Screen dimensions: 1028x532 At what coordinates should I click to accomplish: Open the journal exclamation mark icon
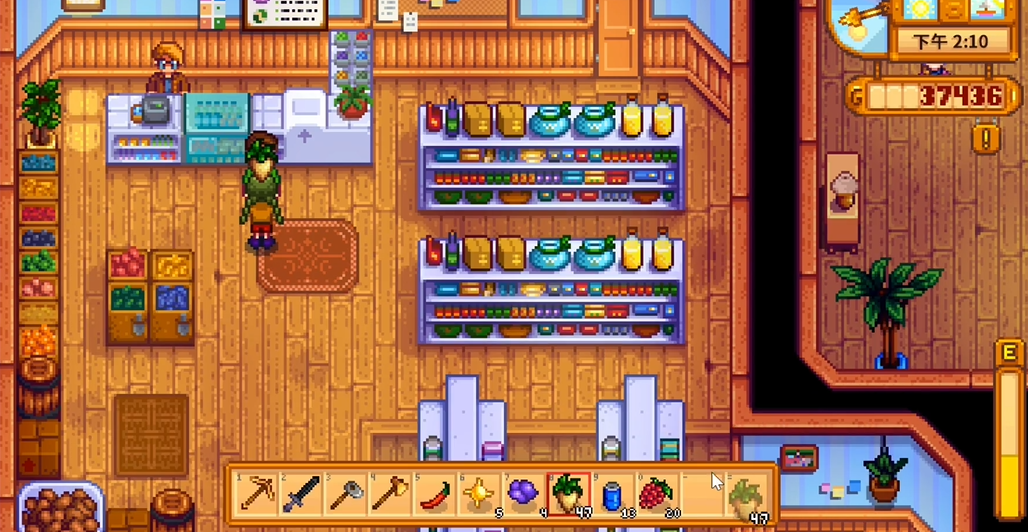[x=987, y=137]
